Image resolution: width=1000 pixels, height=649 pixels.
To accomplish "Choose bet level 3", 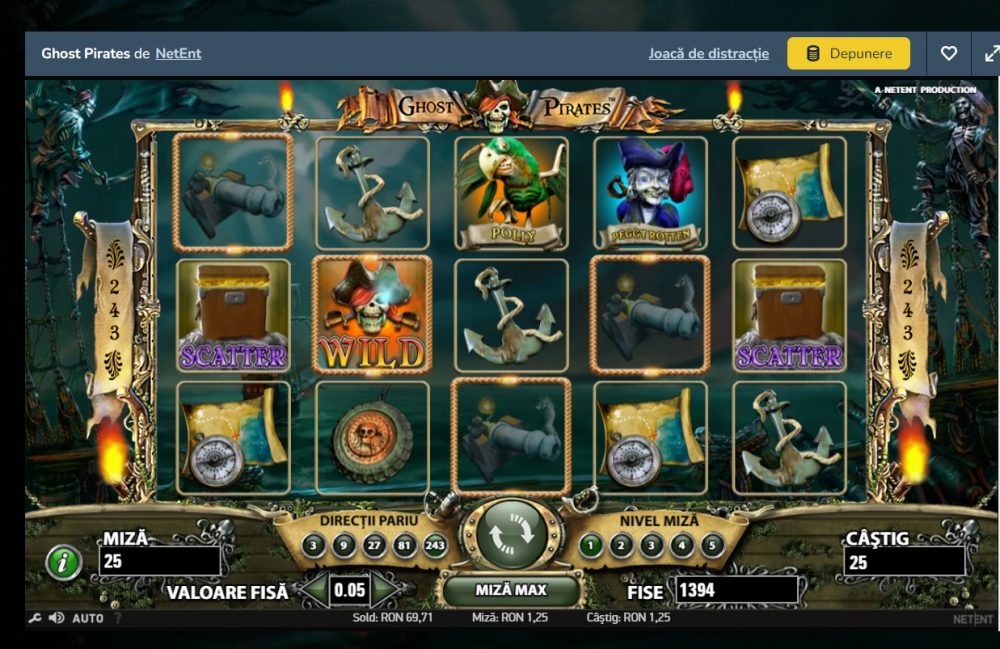I will (x=652, y=546).
